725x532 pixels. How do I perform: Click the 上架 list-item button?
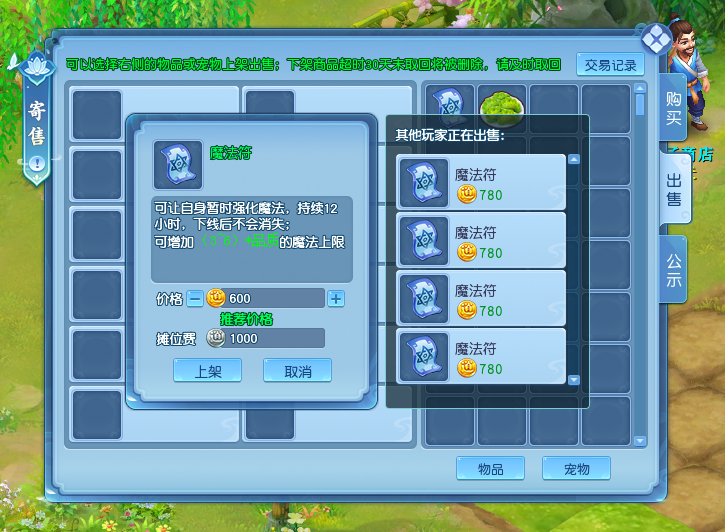(207, 370)
